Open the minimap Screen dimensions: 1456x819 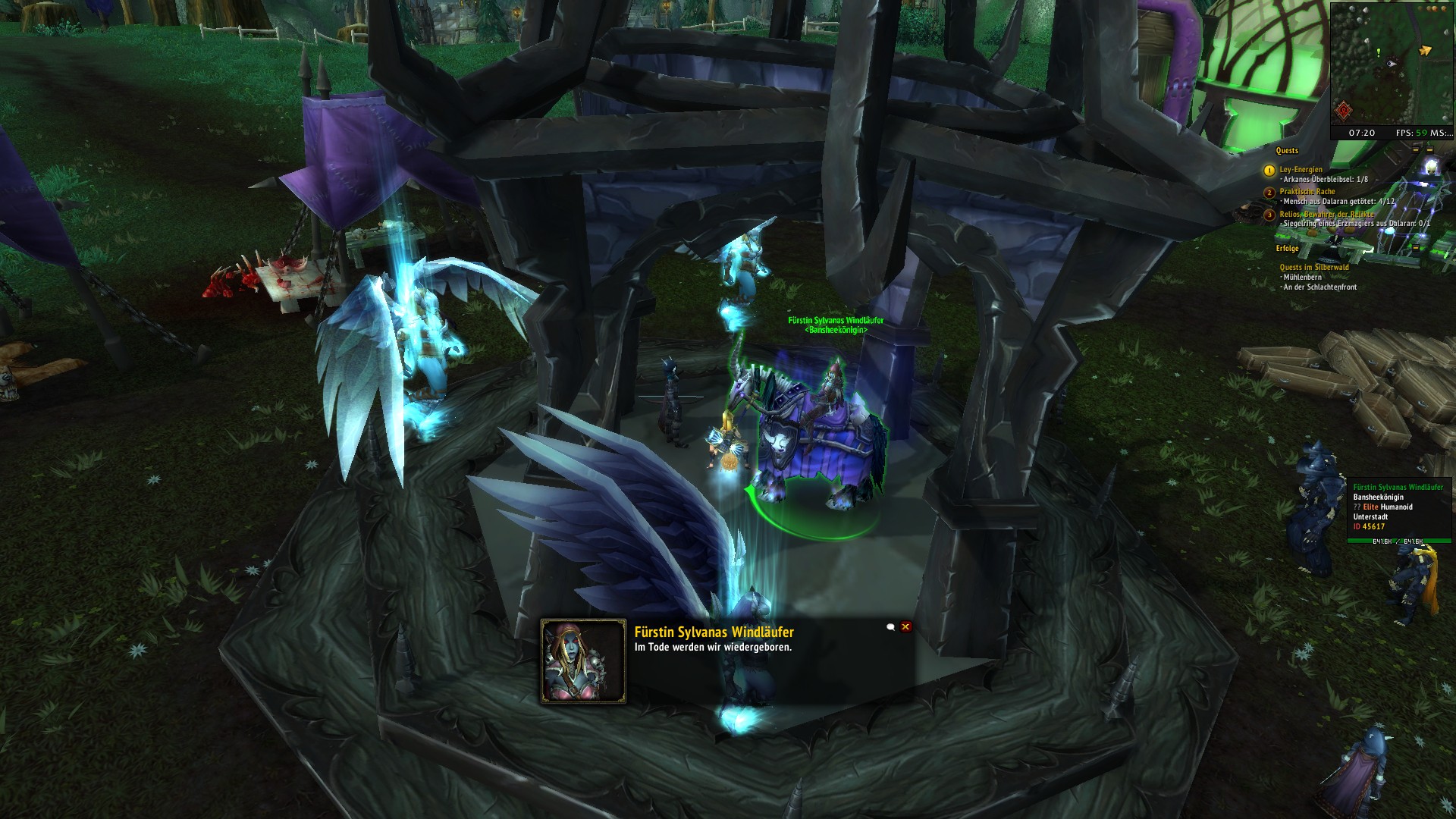1392,62
